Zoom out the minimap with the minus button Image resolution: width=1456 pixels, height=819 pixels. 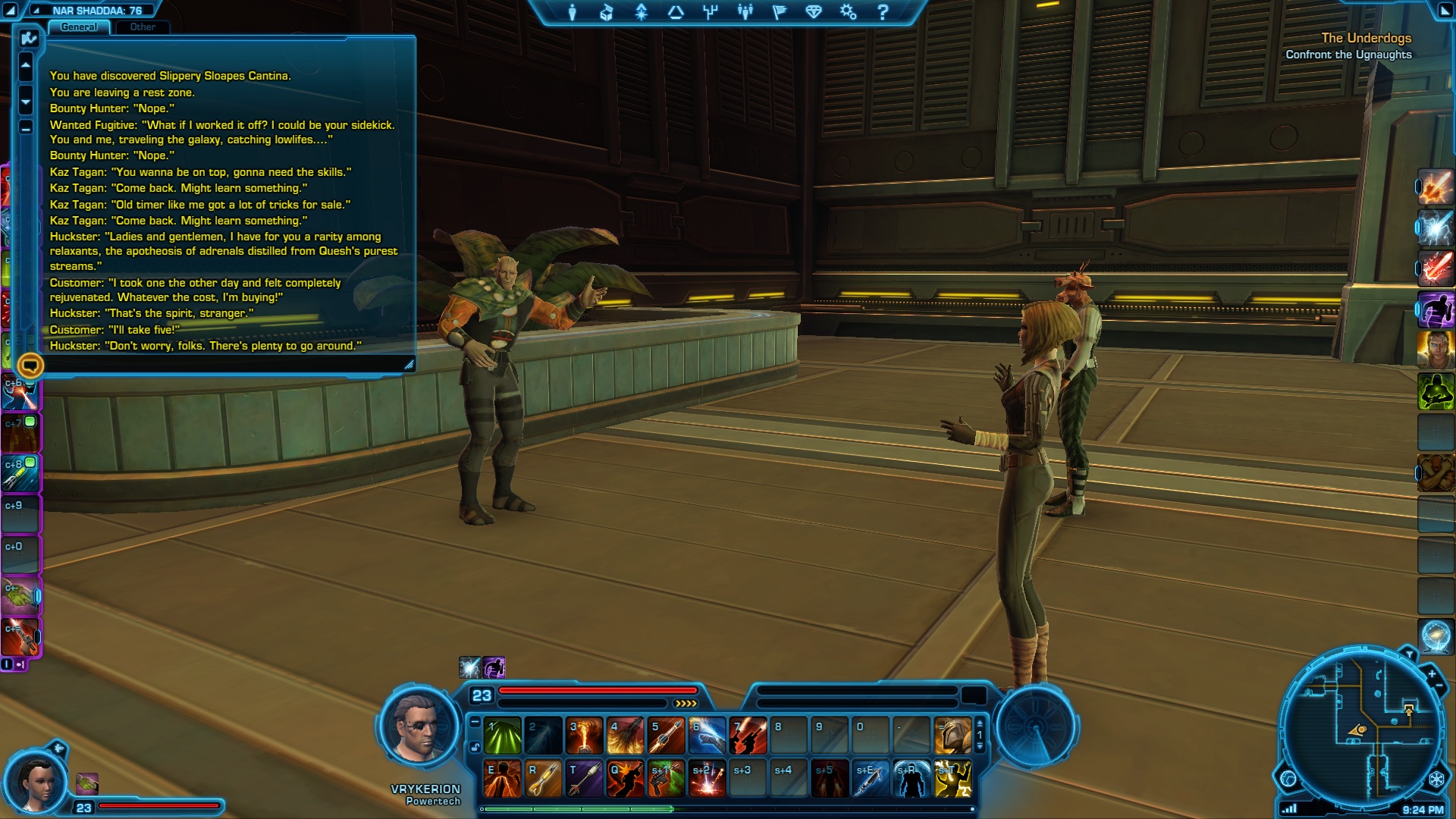(x=1439, y=687)
